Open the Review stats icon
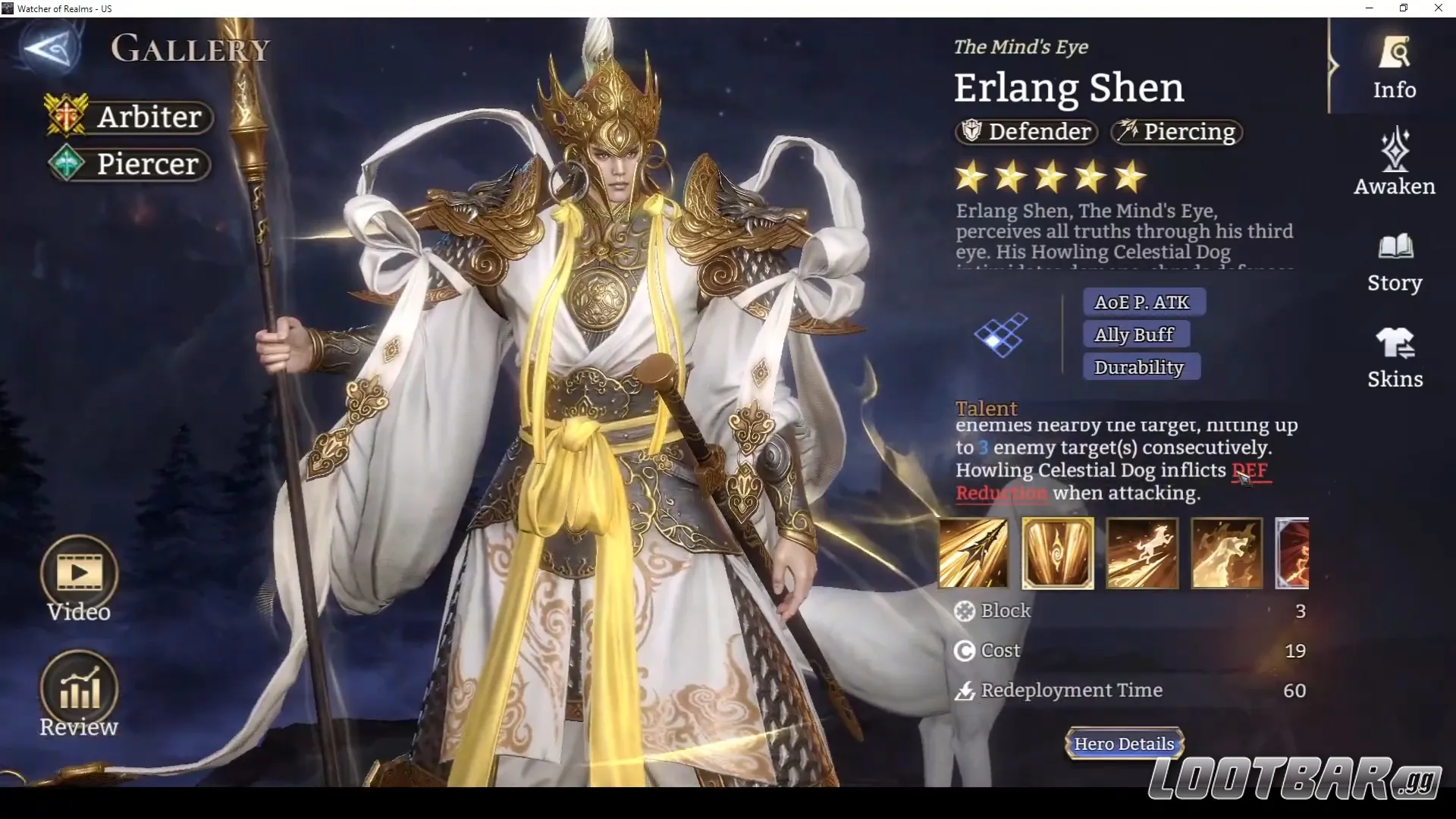The height and width of the screenshot is (819, 1456). [x=79, y=686]
